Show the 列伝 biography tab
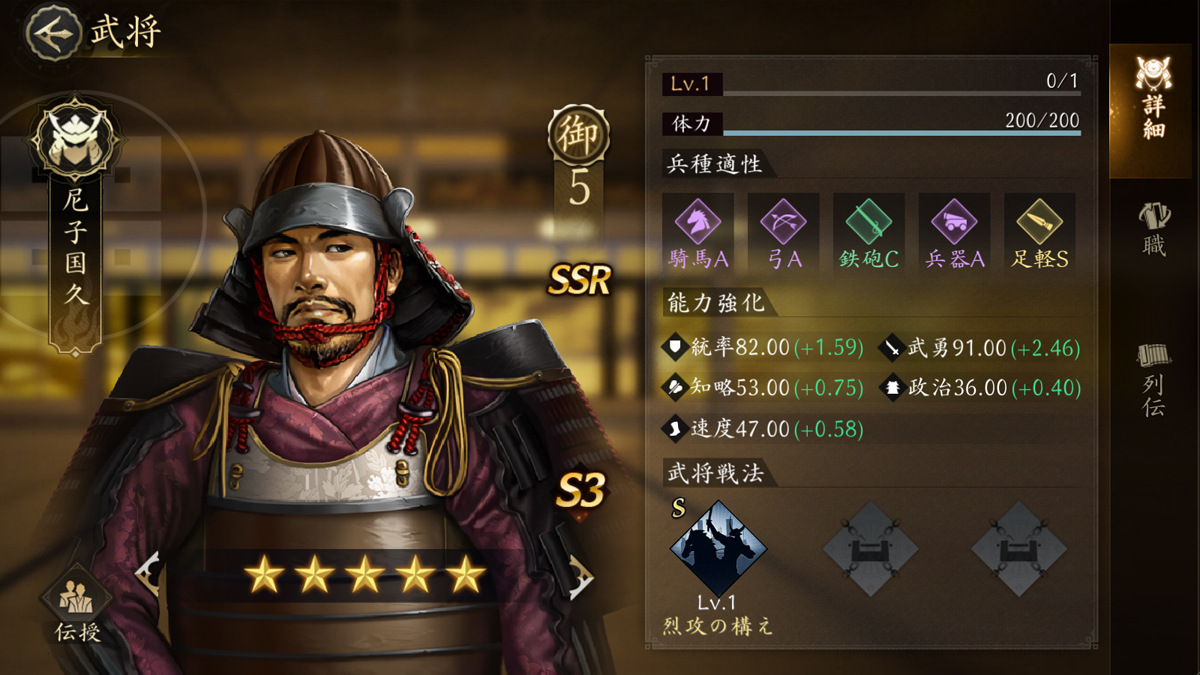Image resolution: width=1200 pixels, height=675 pixels. [1153, 378]
